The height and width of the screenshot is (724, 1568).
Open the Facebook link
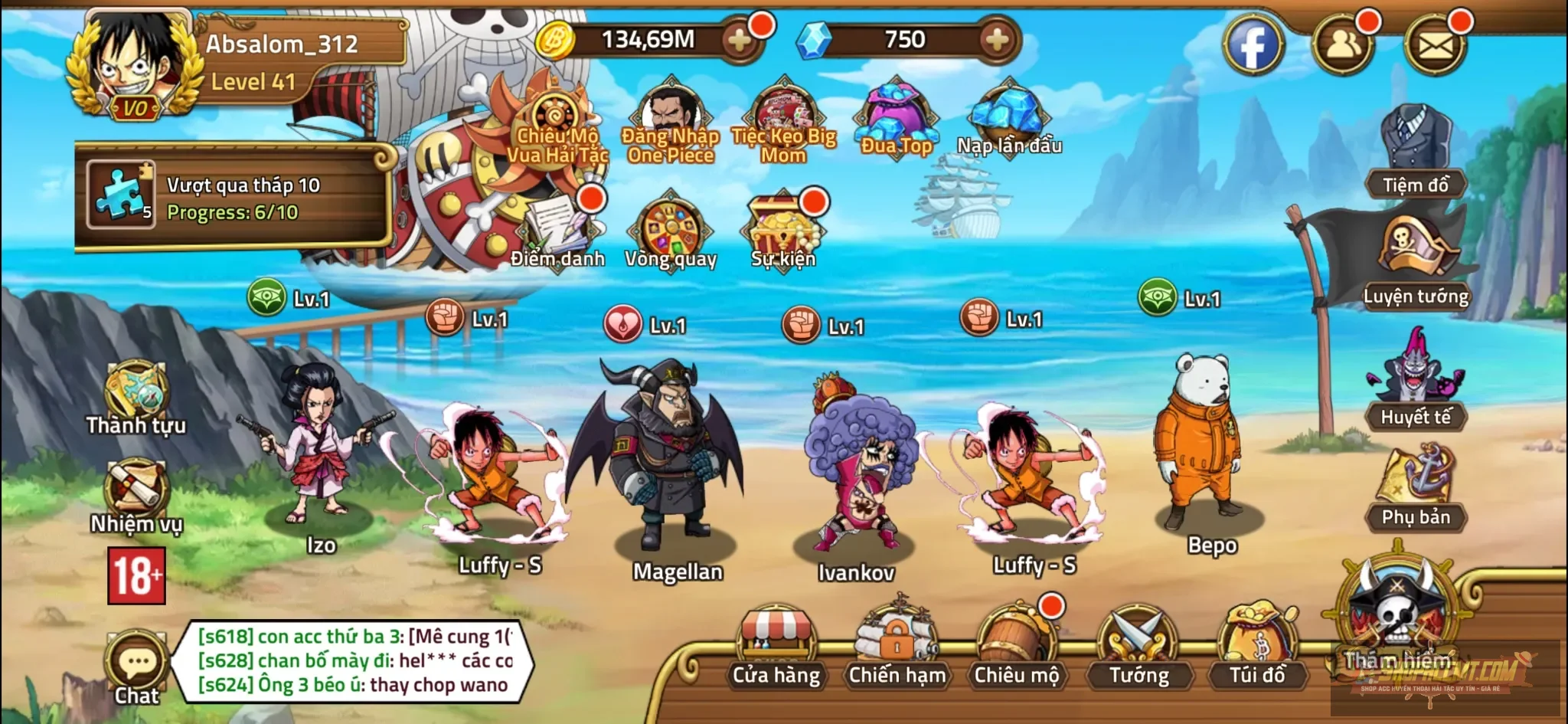click(x=1253, y=45)
